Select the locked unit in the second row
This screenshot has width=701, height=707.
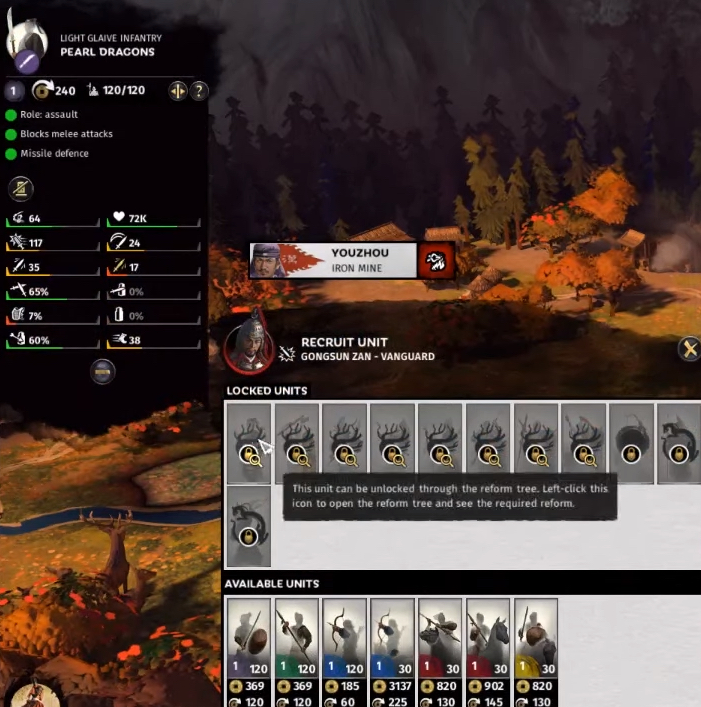(x=249, y=526)
